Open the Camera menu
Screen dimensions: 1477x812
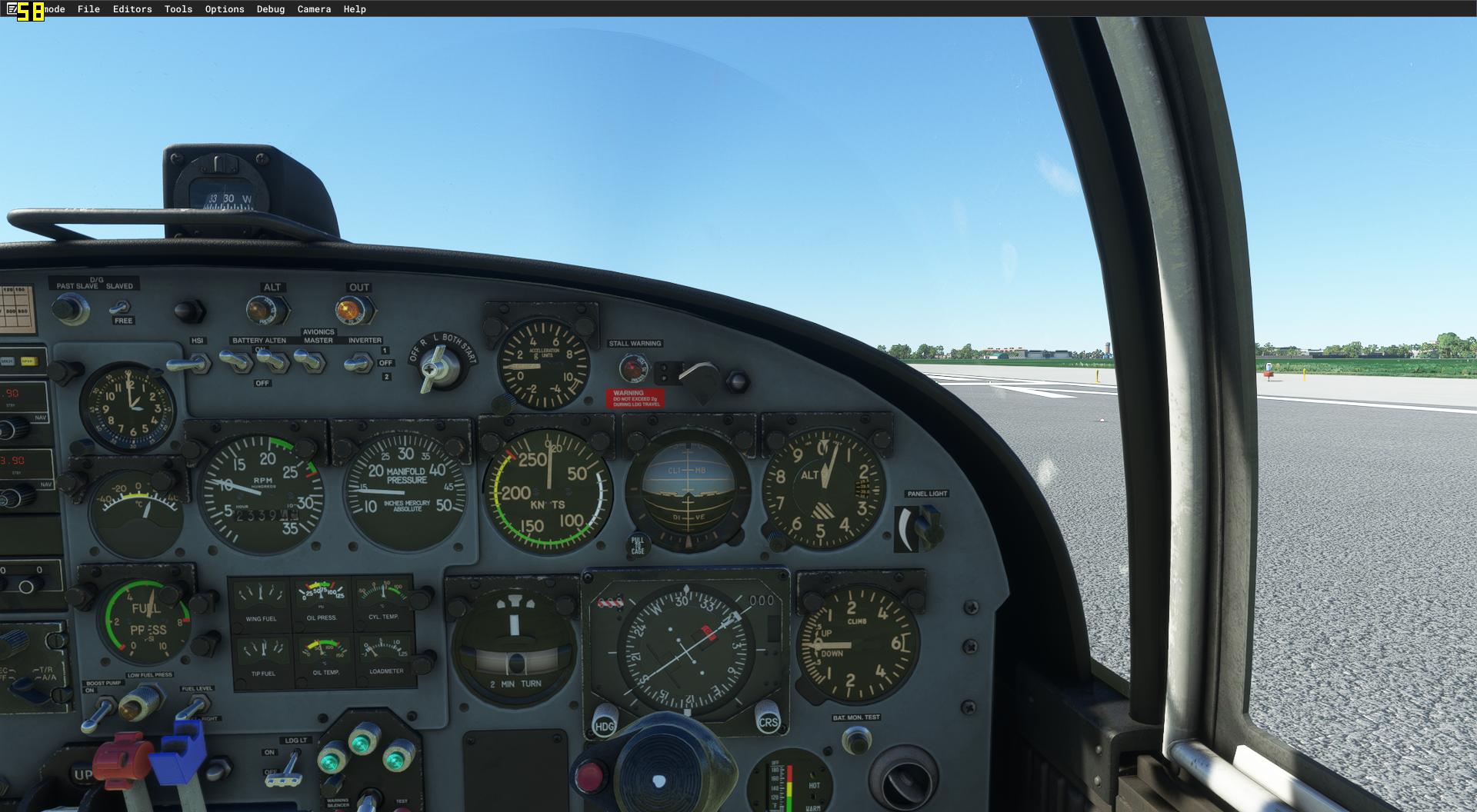pos(314,9)
